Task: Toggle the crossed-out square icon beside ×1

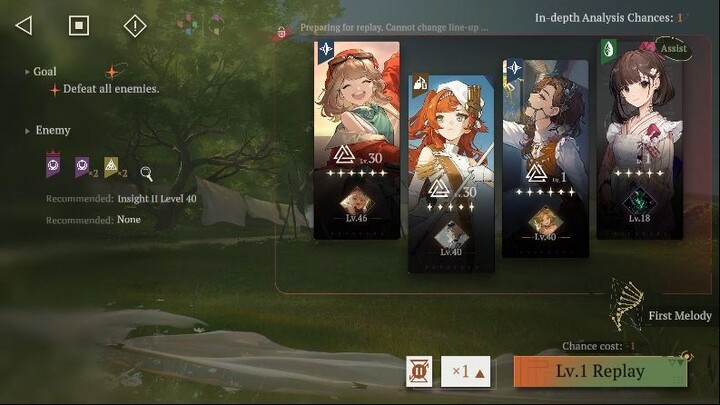Action: coord(419,371)
